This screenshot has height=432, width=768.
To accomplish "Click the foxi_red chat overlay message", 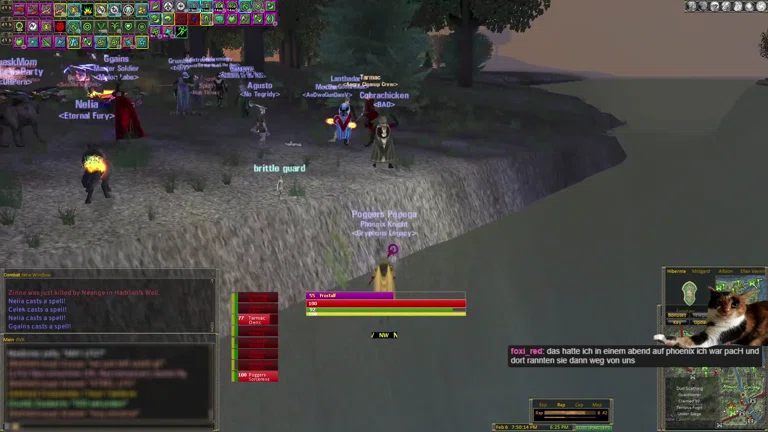I will [x=636, y=356].
